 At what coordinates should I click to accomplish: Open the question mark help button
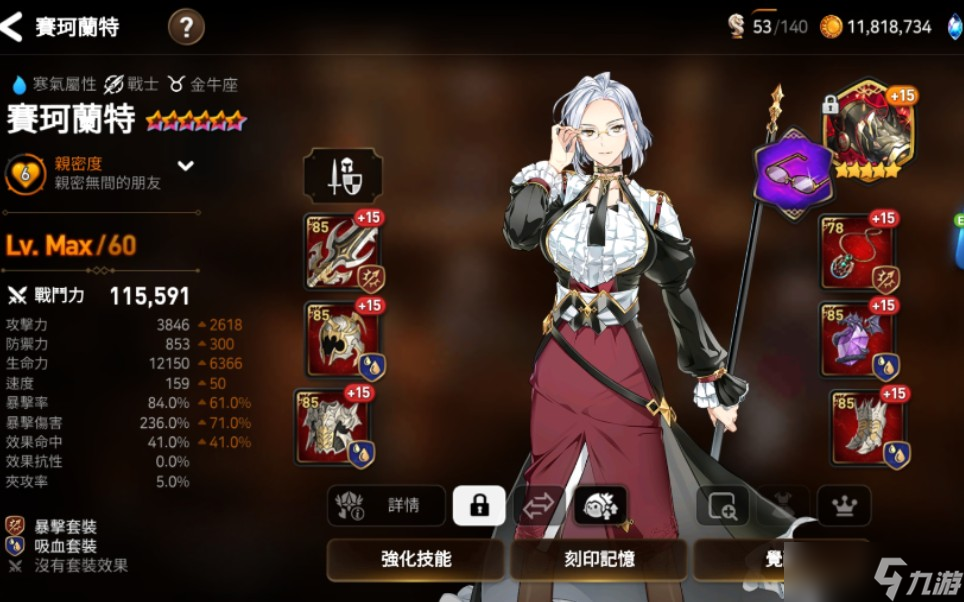point(186,27)
